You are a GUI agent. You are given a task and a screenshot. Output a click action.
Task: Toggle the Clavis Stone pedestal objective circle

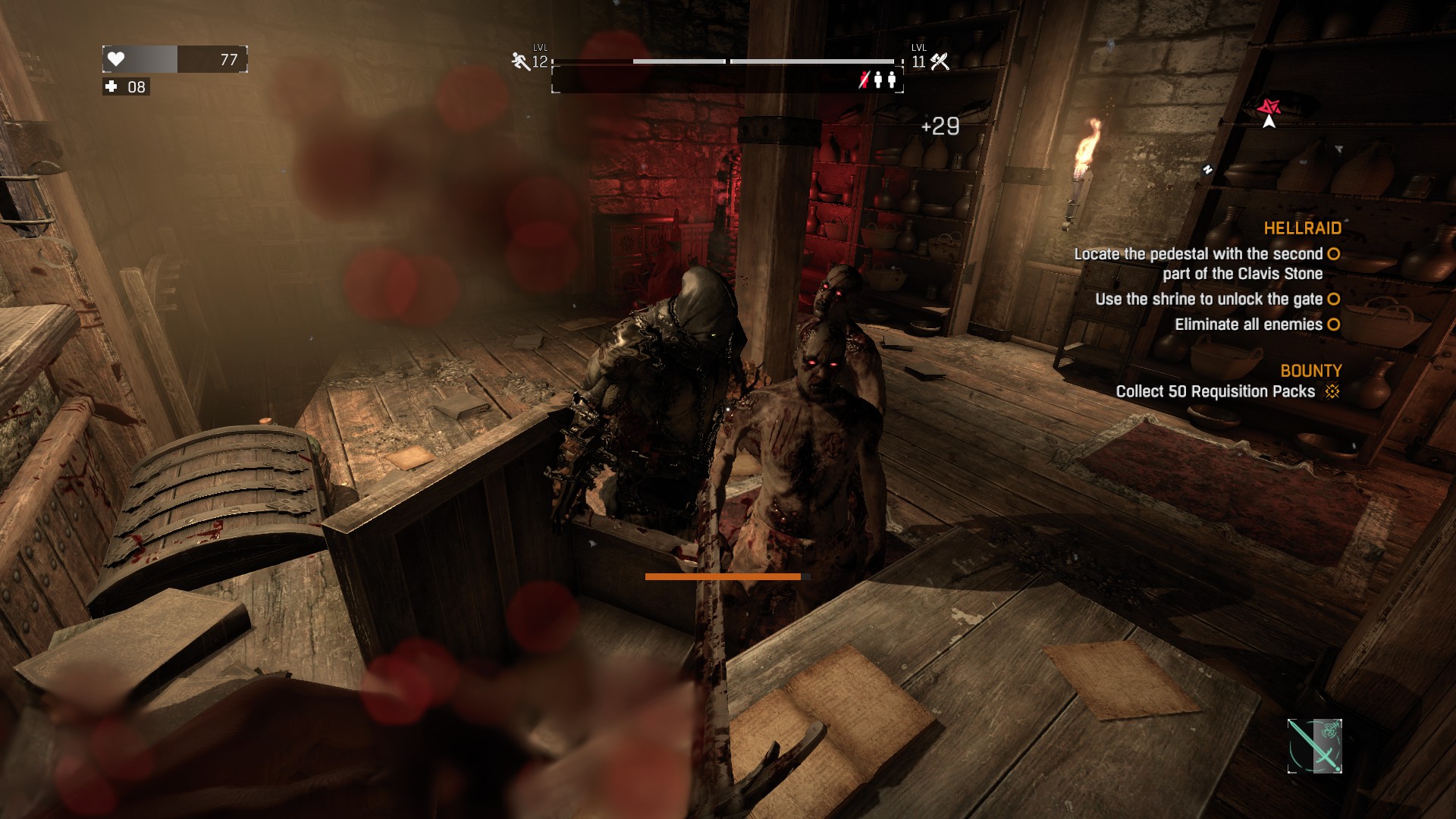tap(1333, 254)
